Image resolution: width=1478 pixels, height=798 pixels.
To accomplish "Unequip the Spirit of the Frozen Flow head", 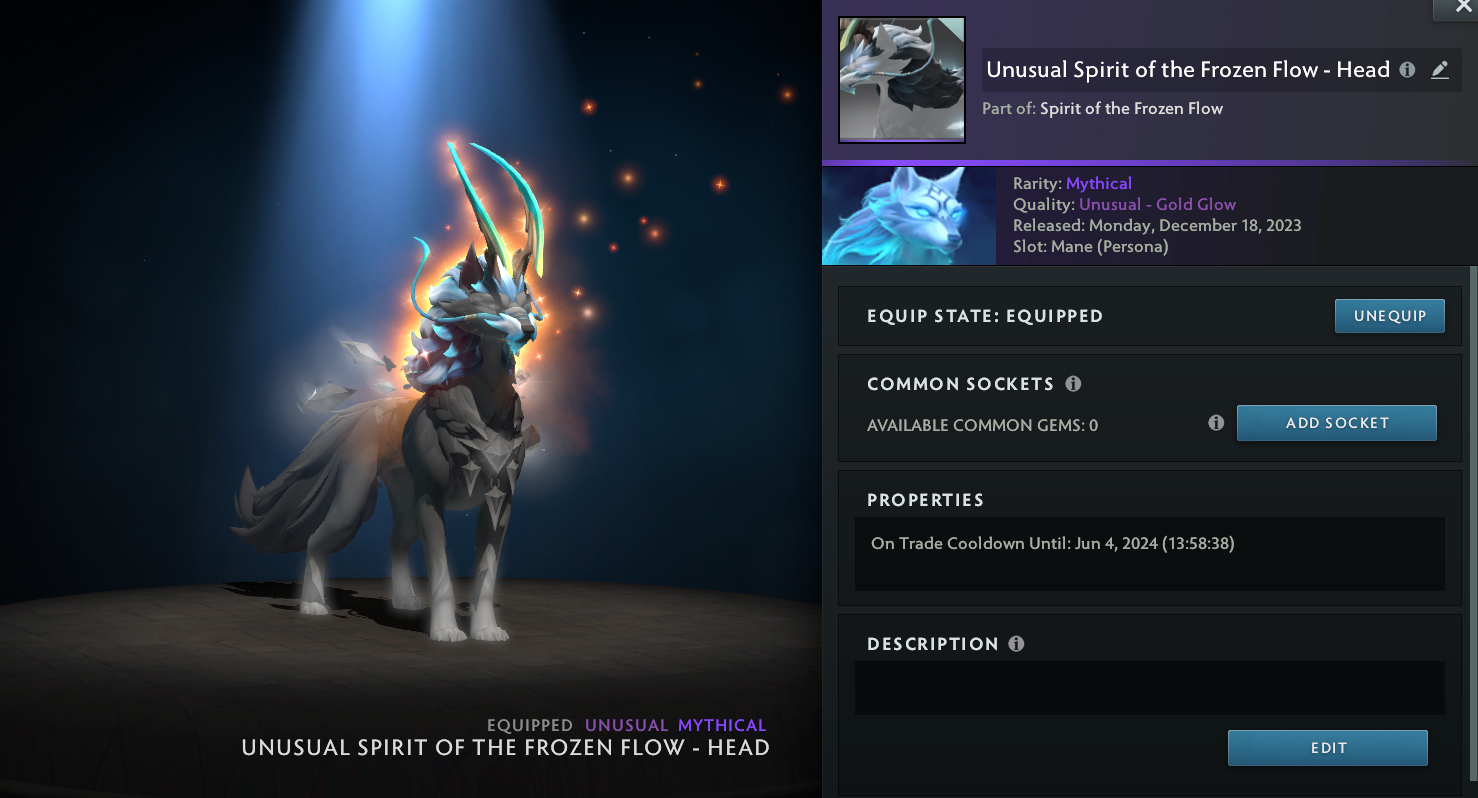I will pos(1390,316).
